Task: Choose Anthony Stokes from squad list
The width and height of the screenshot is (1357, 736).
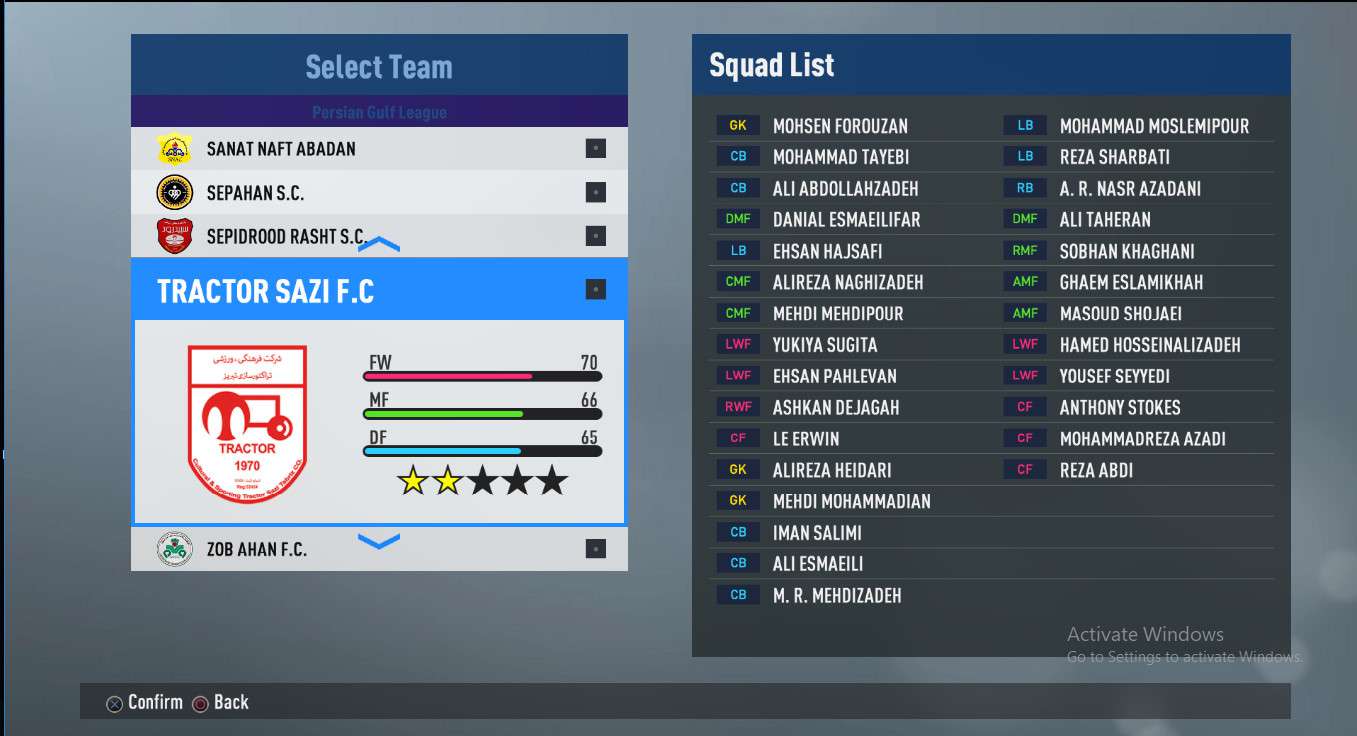Action: [1120, 407]
